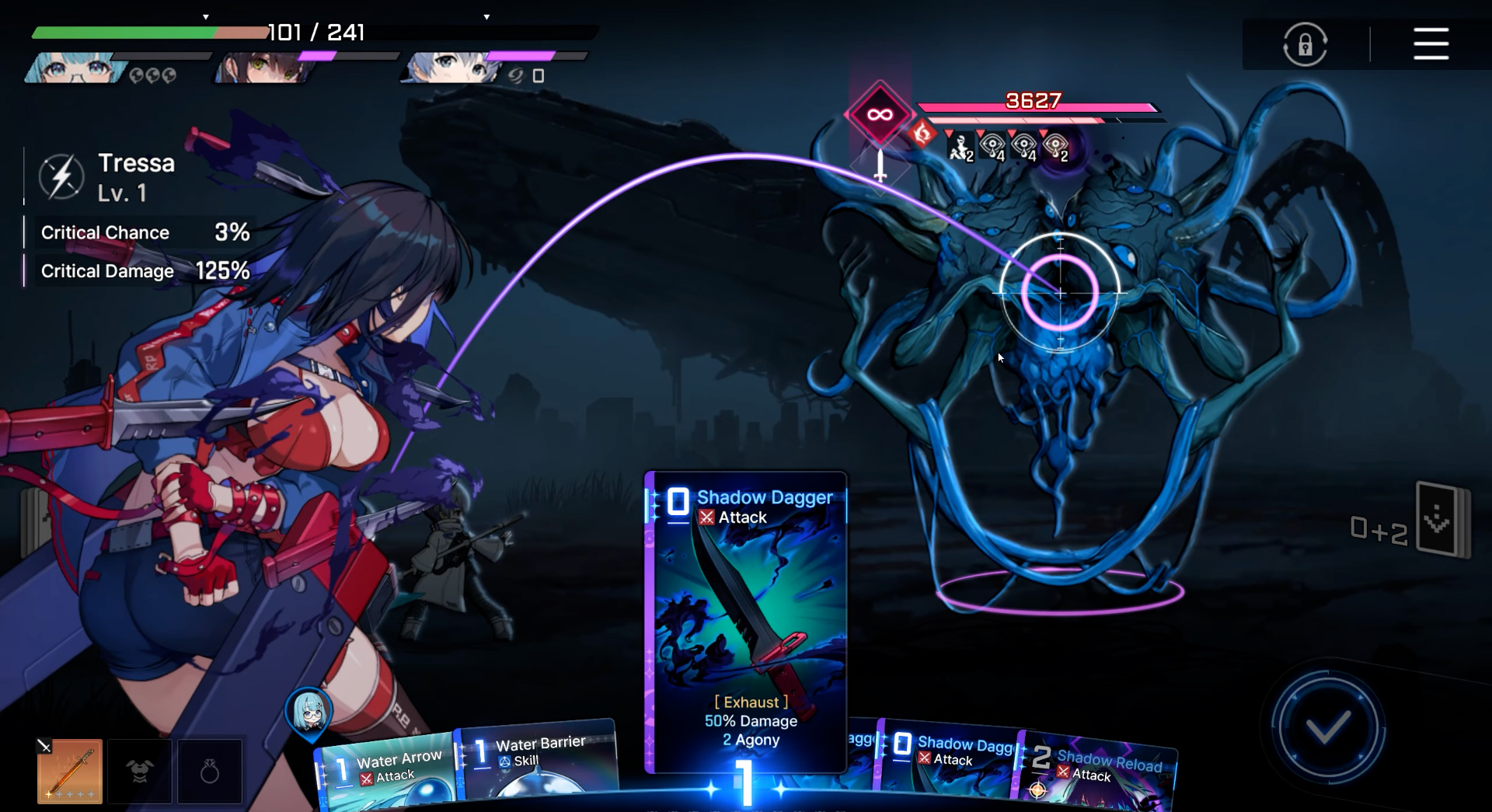1492x812 pixels.
Task: Select the armor equipment slot
Action: tap(140, 771)
